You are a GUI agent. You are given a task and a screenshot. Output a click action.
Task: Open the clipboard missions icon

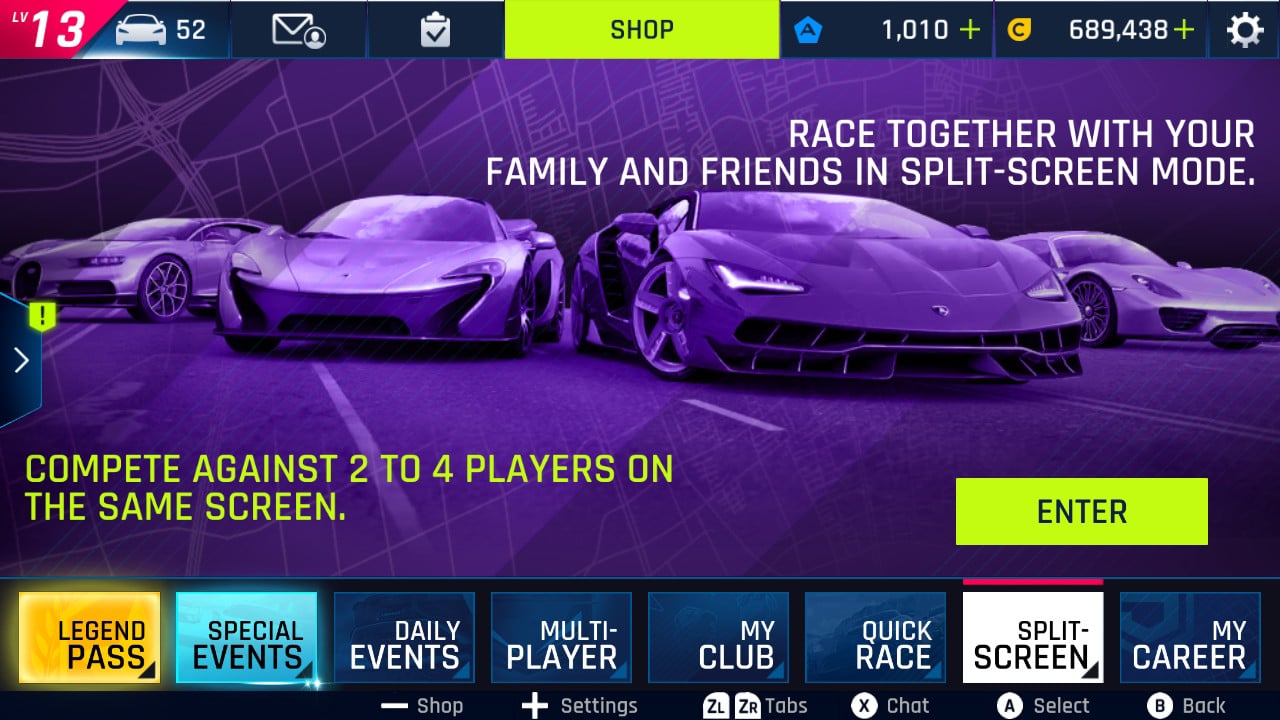435,30
